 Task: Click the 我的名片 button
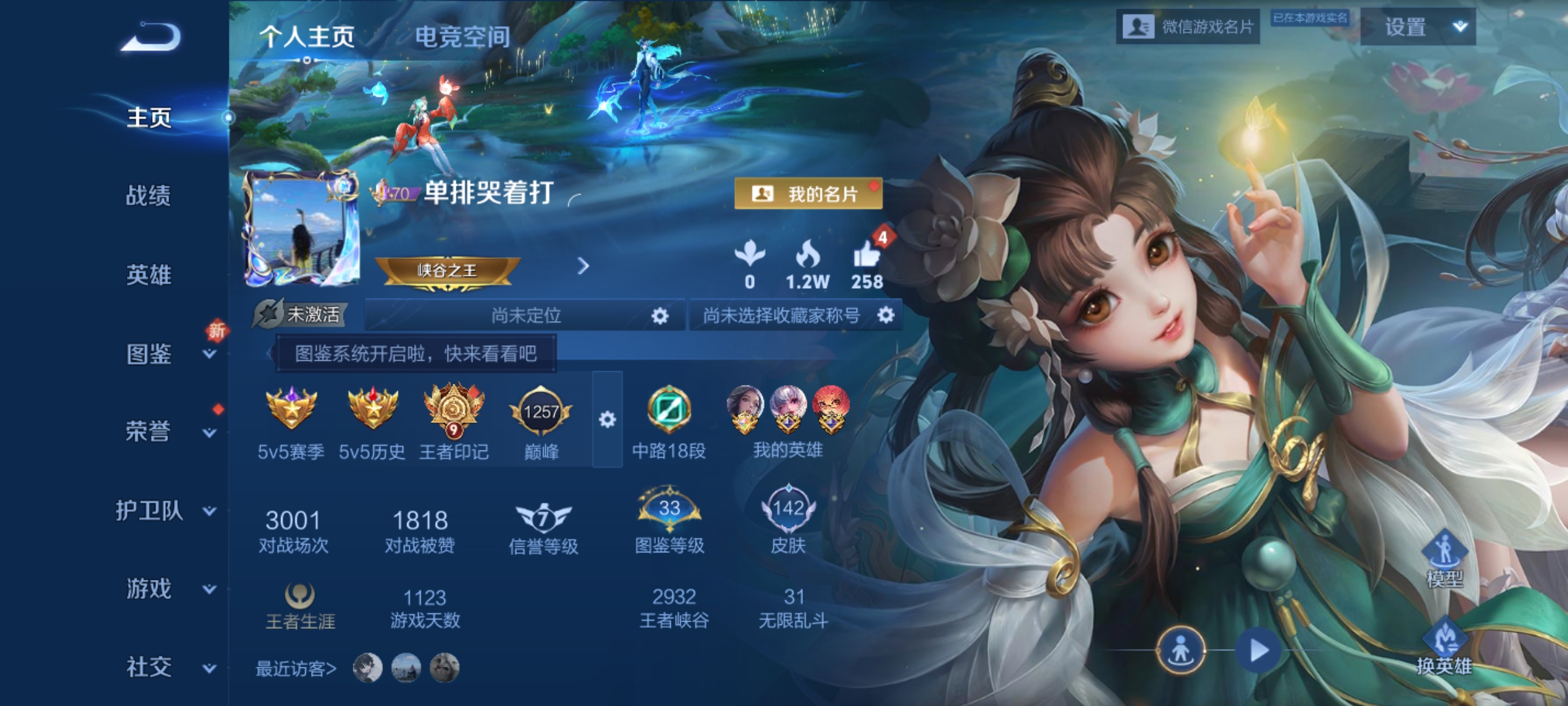coord(808,193)
